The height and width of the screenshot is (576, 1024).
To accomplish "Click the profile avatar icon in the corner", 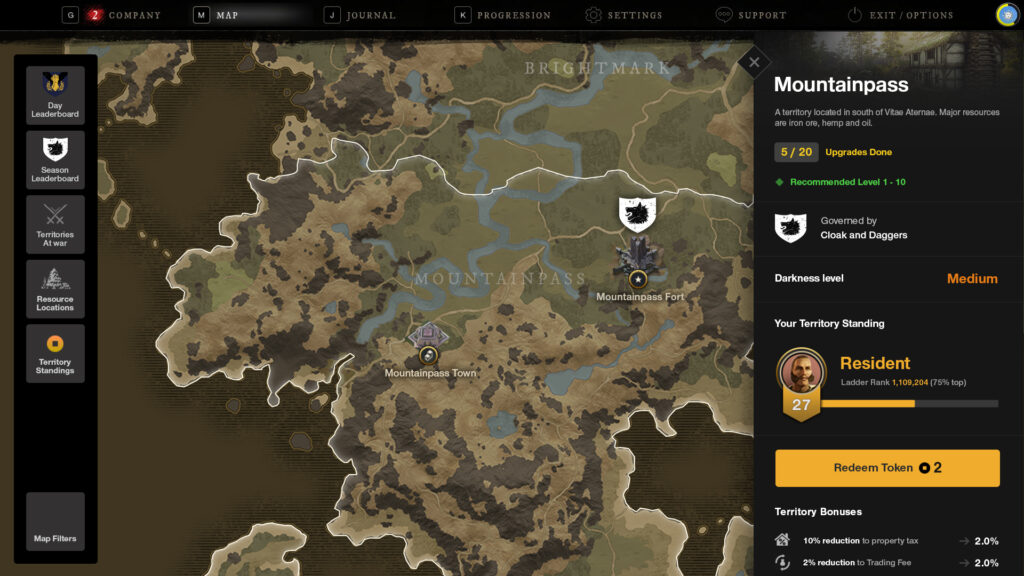I will click(x=1007, y=15).
